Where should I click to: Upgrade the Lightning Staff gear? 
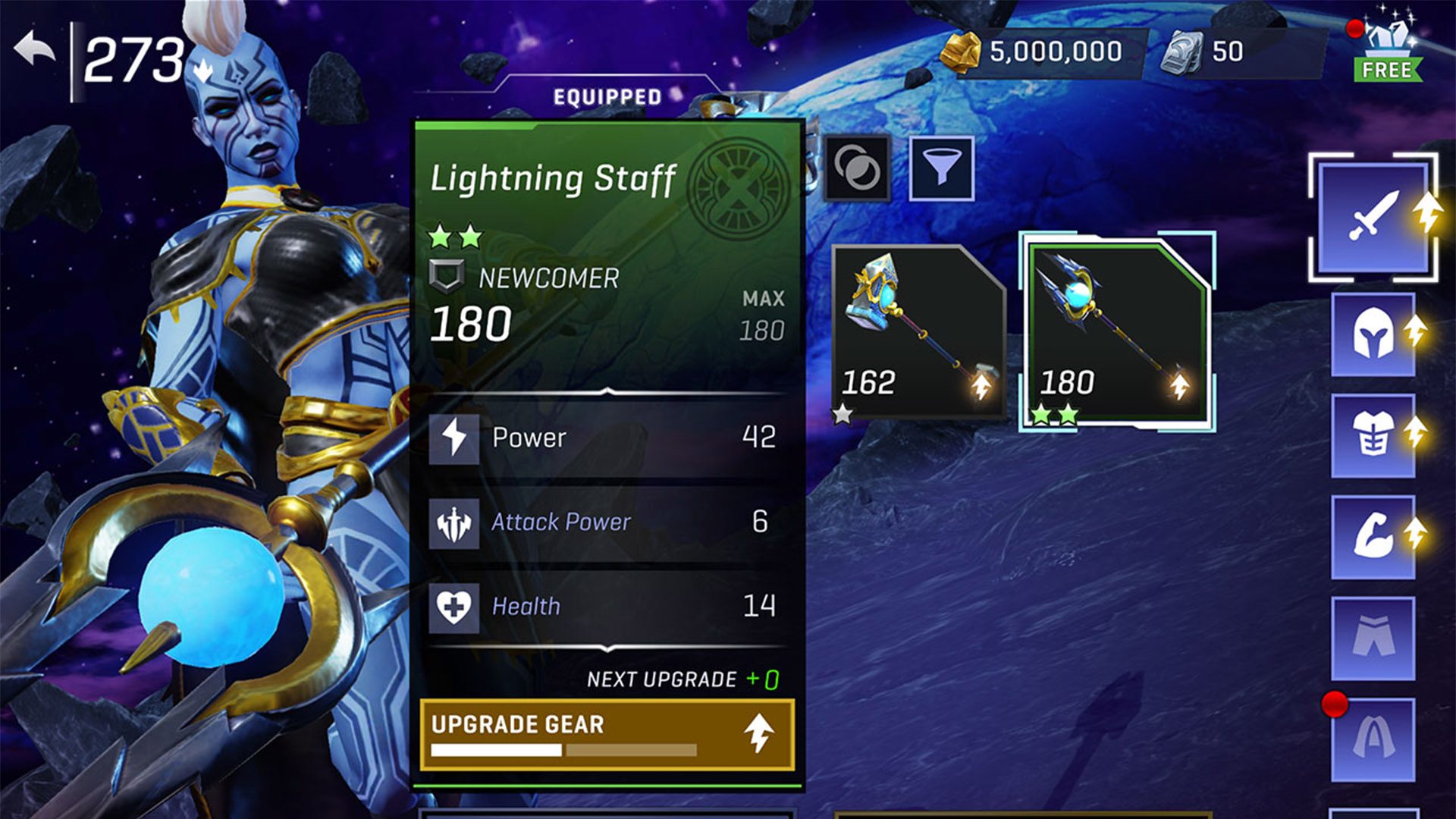tap(607, 734)
